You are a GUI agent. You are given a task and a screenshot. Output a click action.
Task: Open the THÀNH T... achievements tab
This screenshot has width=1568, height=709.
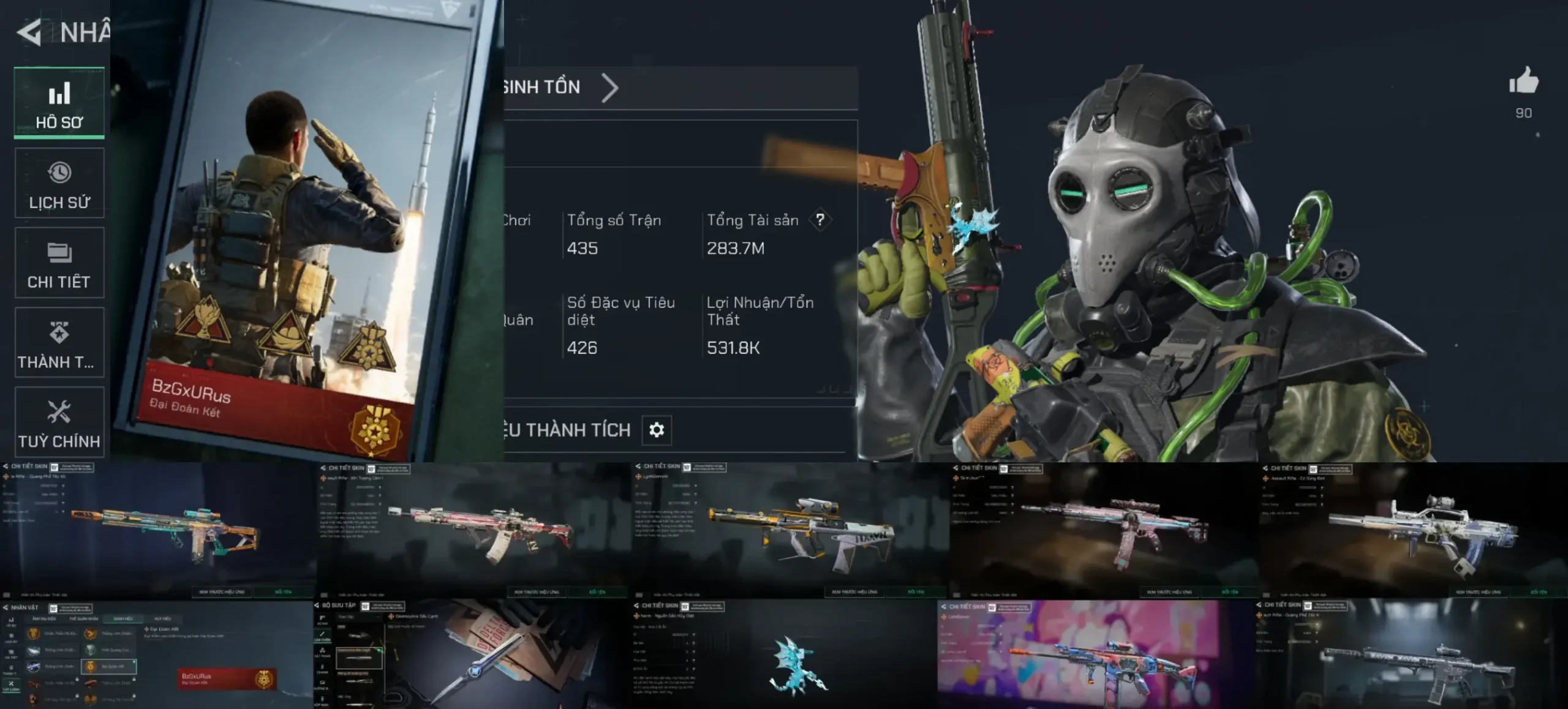click(x=59, y=343)
